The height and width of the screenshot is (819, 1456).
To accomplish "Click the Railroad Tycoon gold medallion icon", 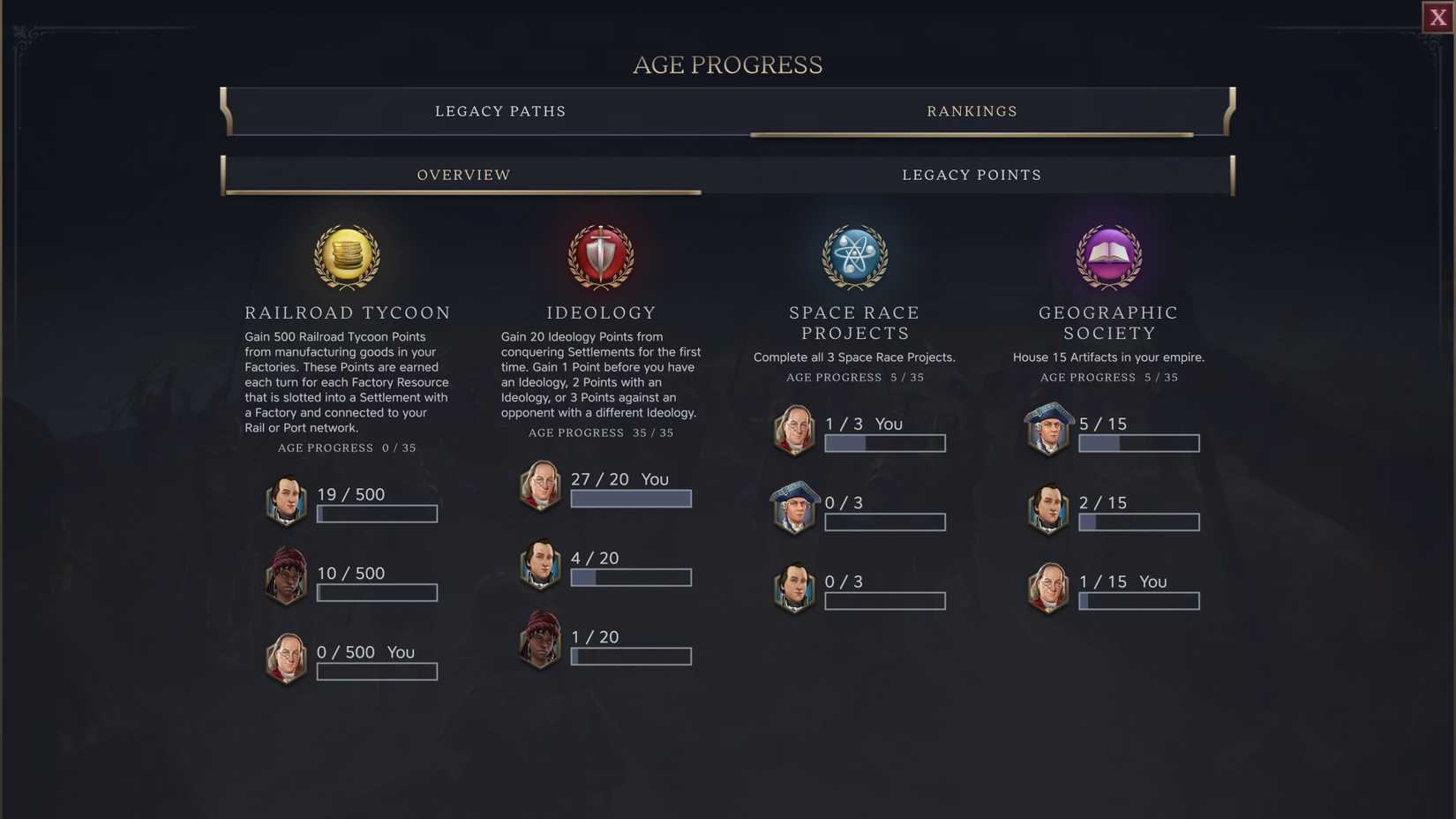I will (347, 257).
